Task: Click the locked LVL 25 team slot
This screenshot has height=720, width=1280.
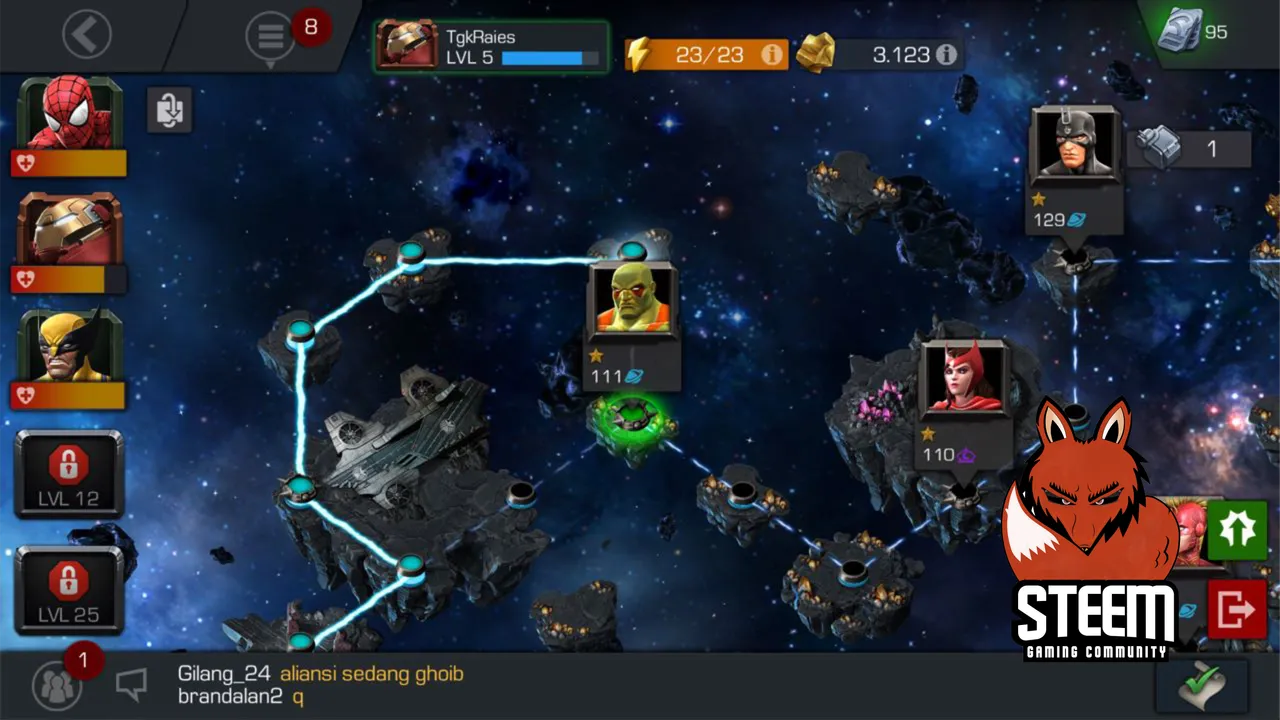Action: (69, 590)
